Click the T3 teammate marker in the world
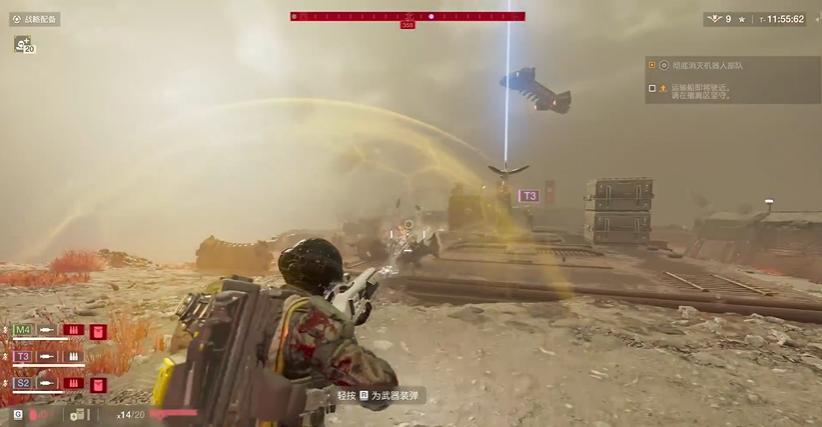The width and height of the screenshot is (822, 427). 529,196
